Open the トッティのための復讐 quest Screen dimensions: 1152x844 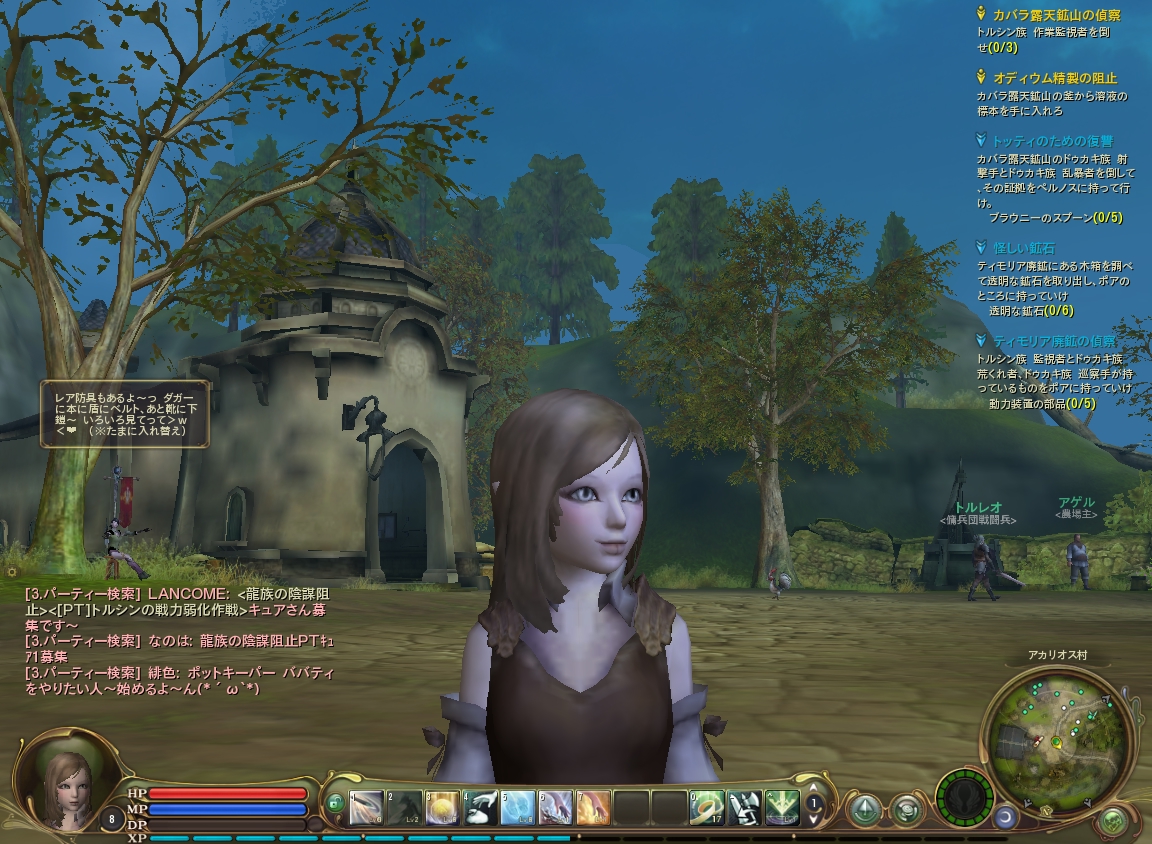coord(1052,141)
